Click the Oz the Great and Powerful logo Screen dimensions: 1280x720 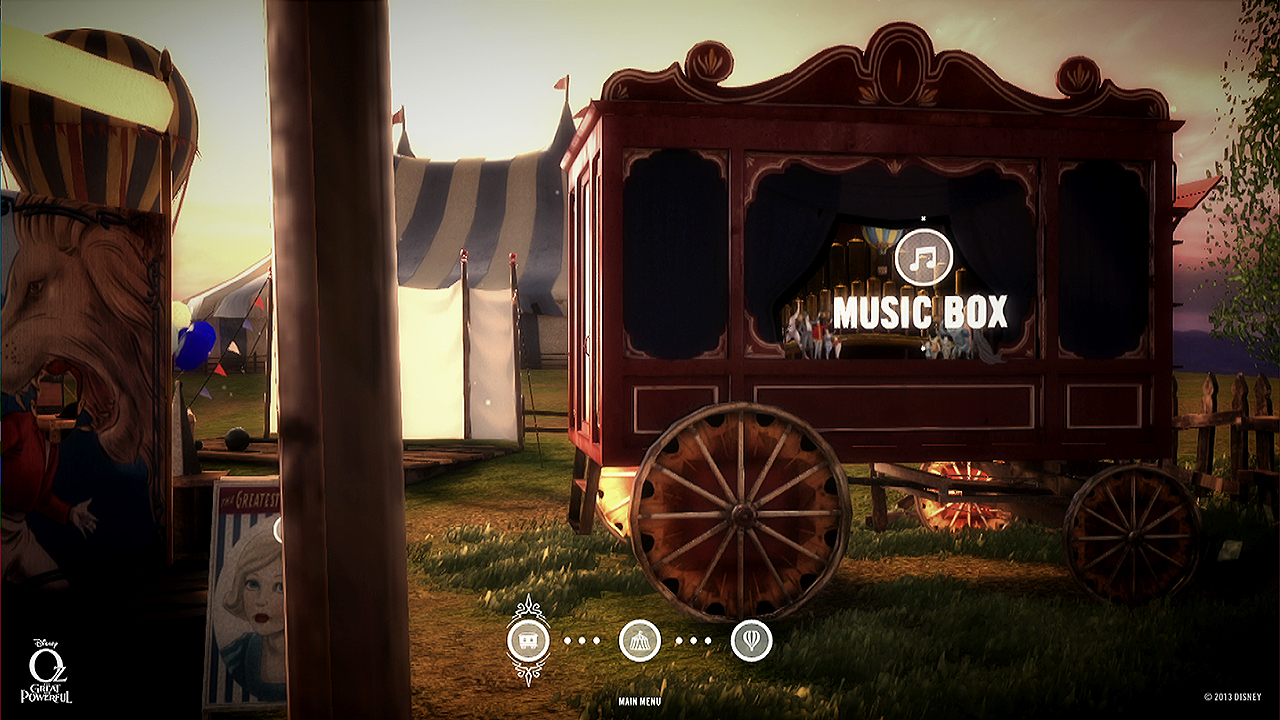coord(46,672)
